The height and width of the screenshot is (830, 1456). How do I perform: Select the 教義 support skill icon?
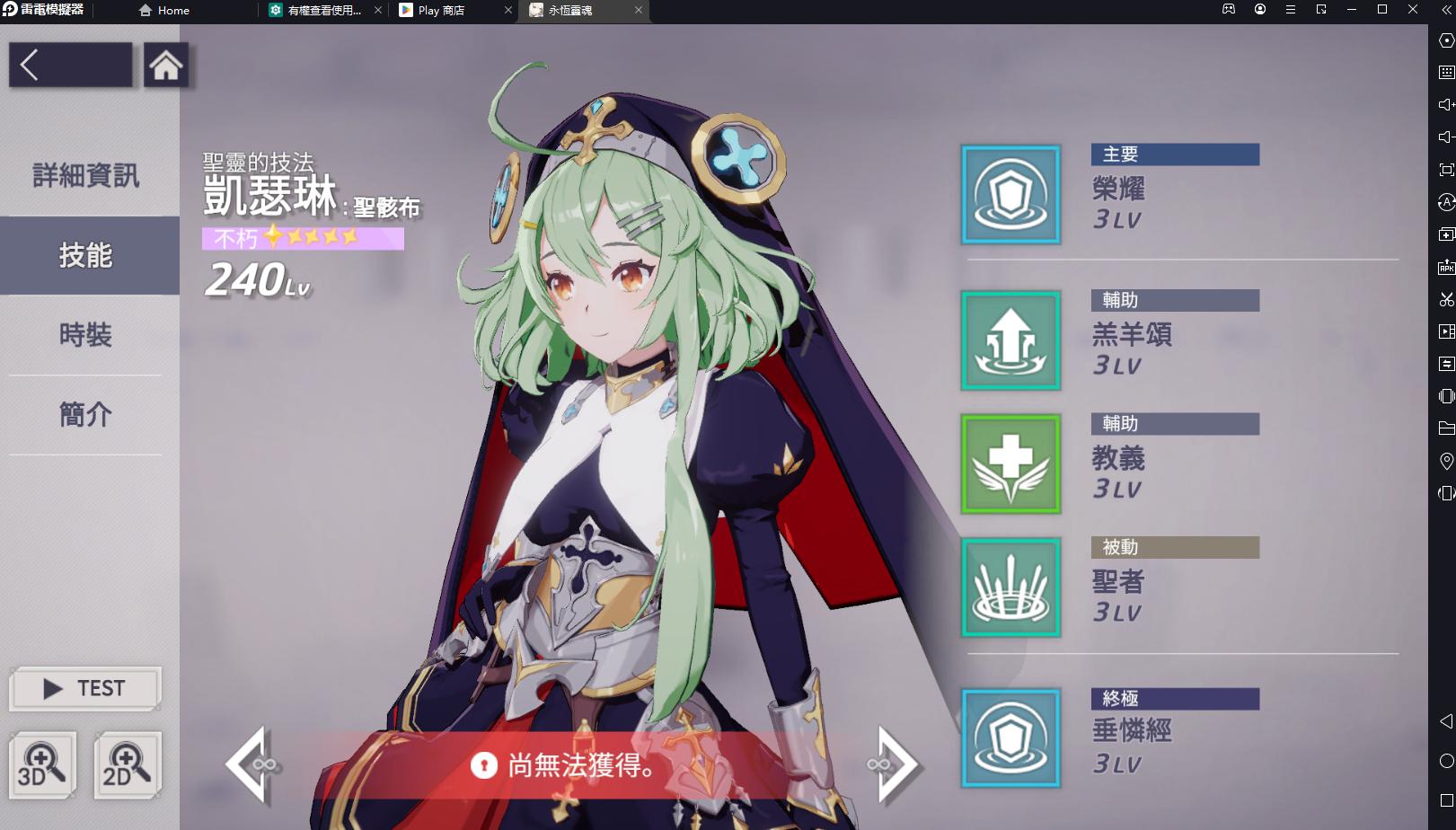point(1010,464)
